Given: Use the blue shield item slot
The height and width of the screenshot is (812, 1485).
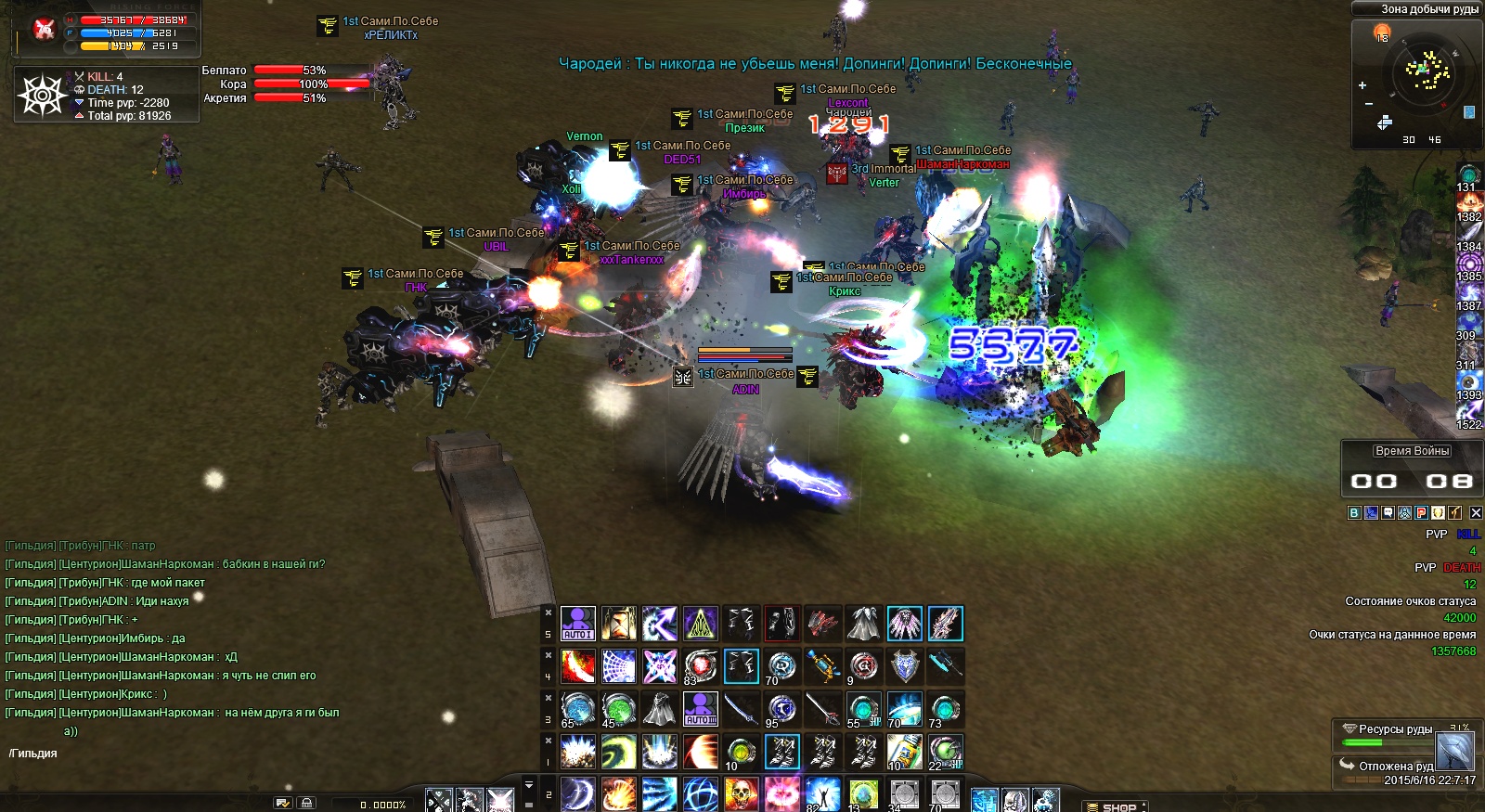Looking at the screenshot, I should (x=904, y=666).
